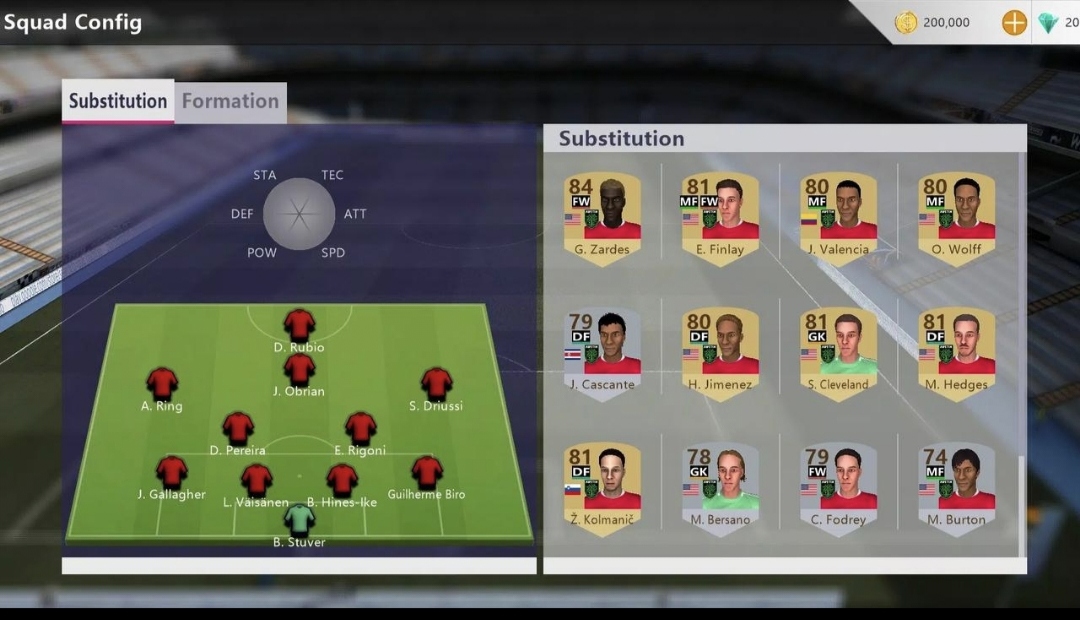Switch to the Formation tab

click(230, 101)
